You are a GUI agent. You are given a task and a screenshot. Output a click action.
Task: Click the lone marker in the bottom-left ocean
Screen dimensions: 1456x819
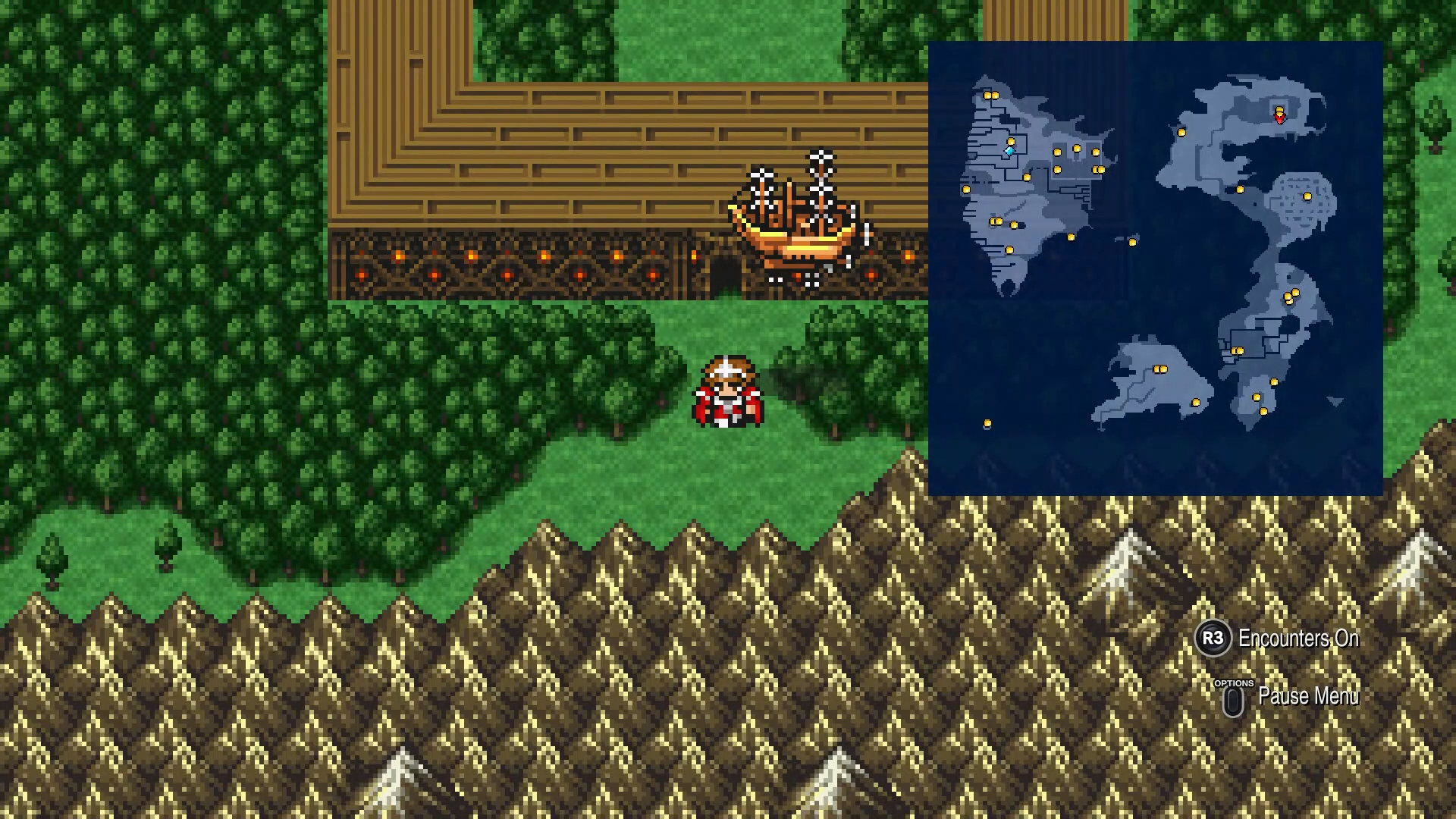[987, 422]
